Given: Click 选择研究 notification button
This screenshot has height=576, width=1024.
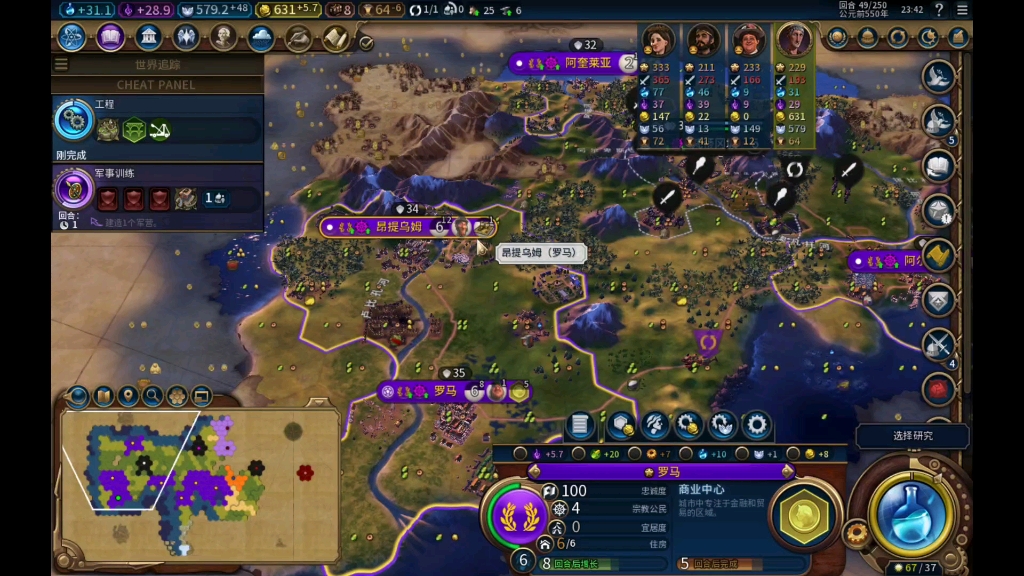Looking at the screenshot, I should pos(912,436).
